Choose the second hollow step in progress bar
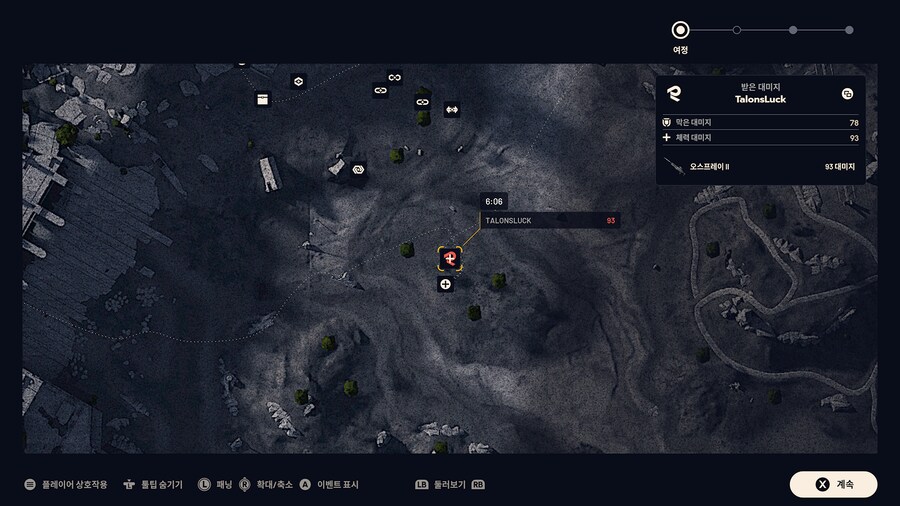 [737, 30]
